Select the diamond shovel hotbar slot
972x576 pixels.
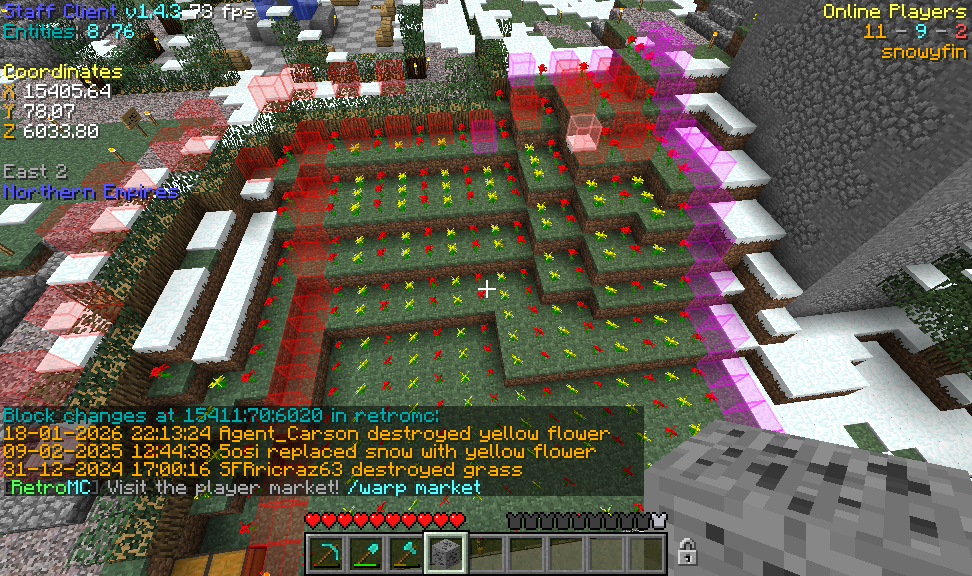click(x=365, y=551)
